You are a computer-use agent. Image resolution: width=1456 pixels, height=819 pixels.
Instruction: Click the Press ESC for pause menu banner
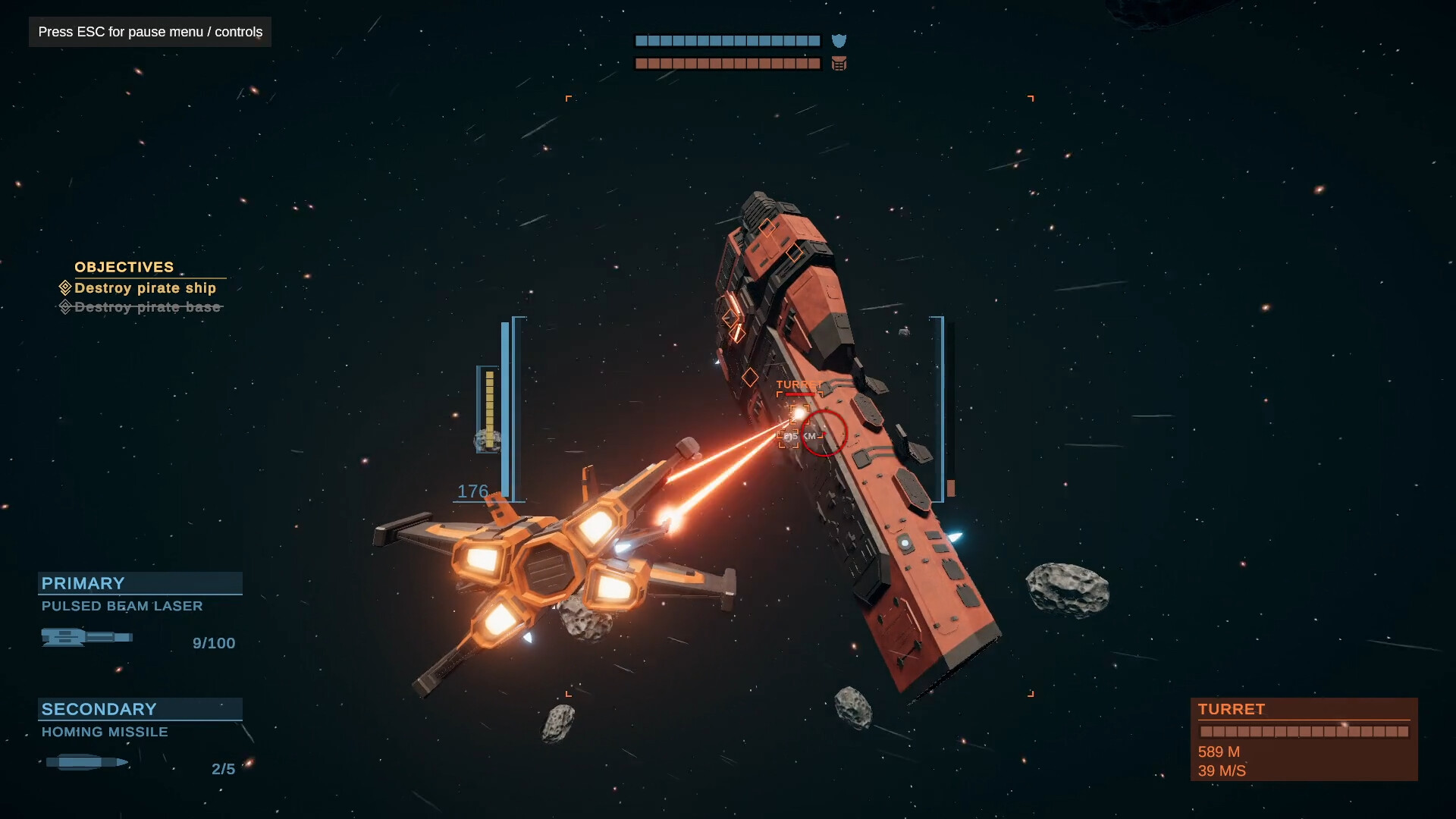pos(149,31)
